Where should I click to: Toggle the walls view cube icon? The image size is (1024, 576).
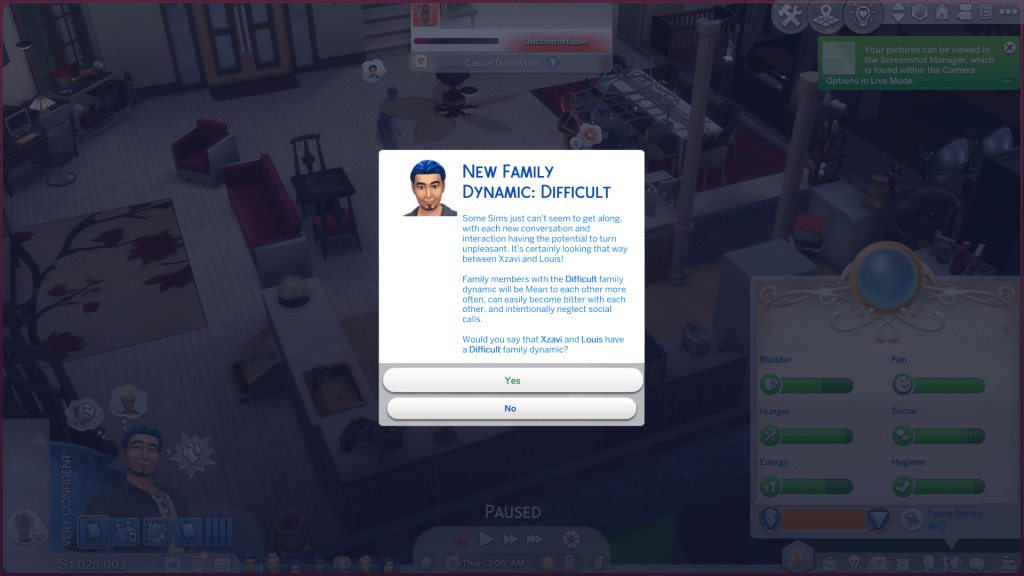tap(919, 14)
